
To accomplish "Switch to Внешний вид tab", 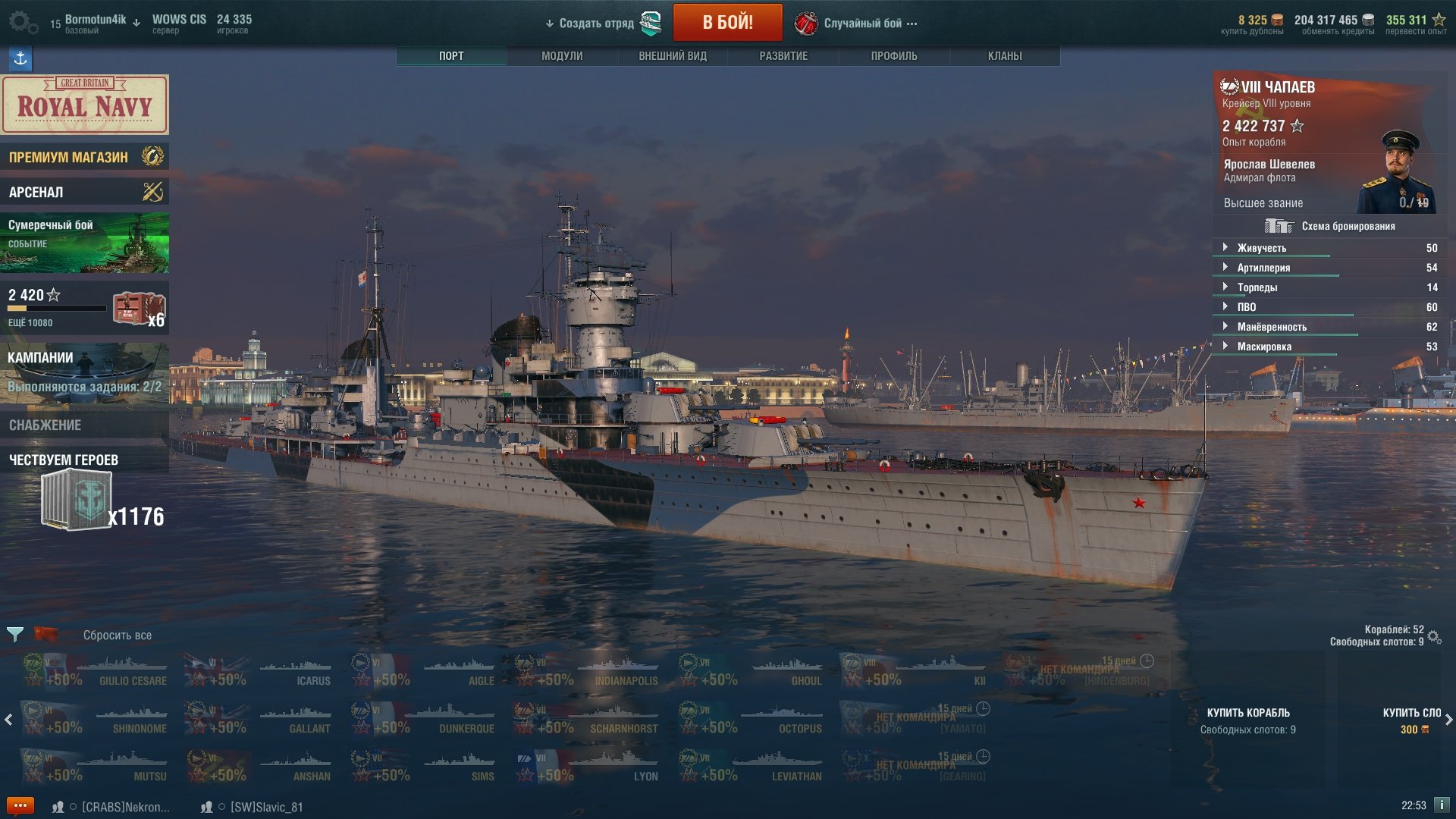I will (673, 56).
